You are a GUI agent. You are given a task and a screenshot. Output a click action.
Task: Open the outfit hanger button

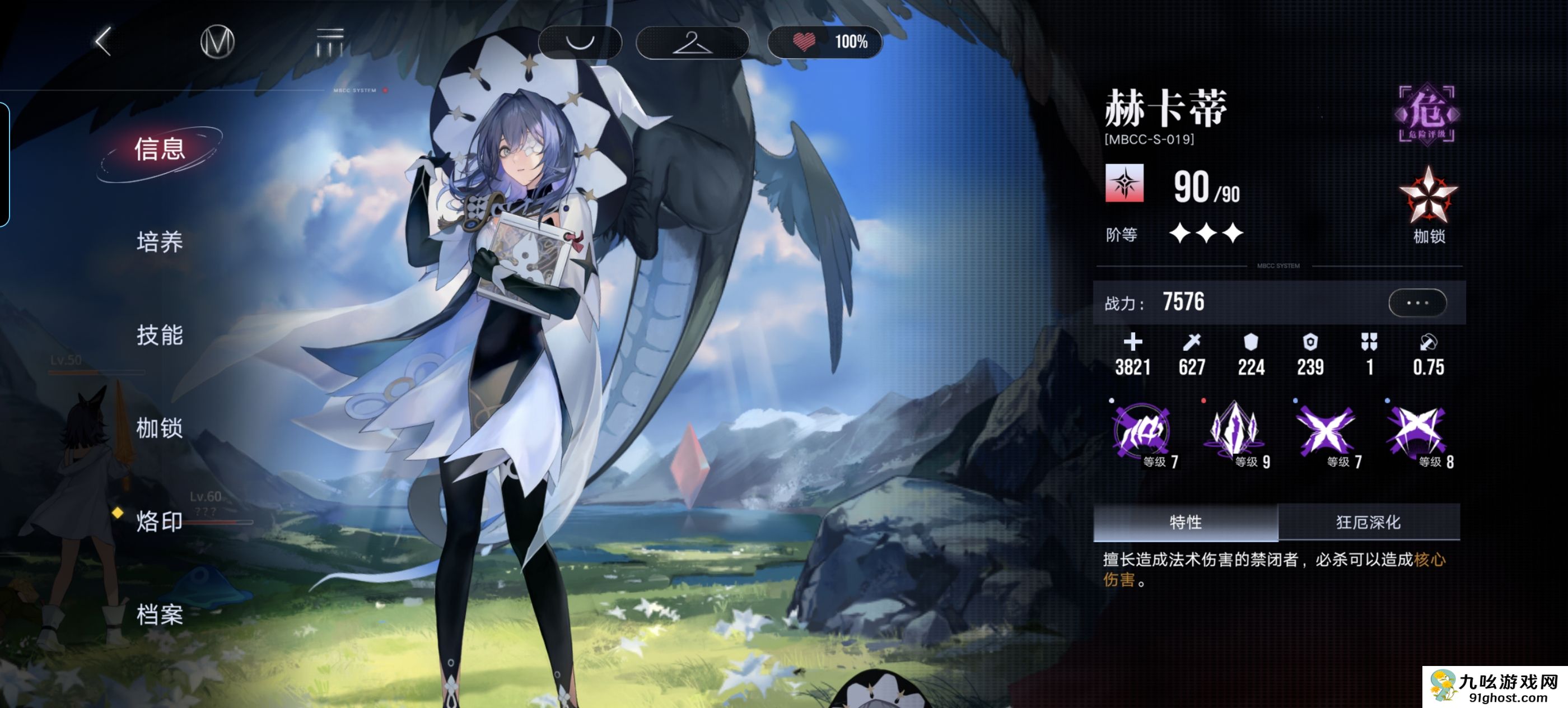692,42
